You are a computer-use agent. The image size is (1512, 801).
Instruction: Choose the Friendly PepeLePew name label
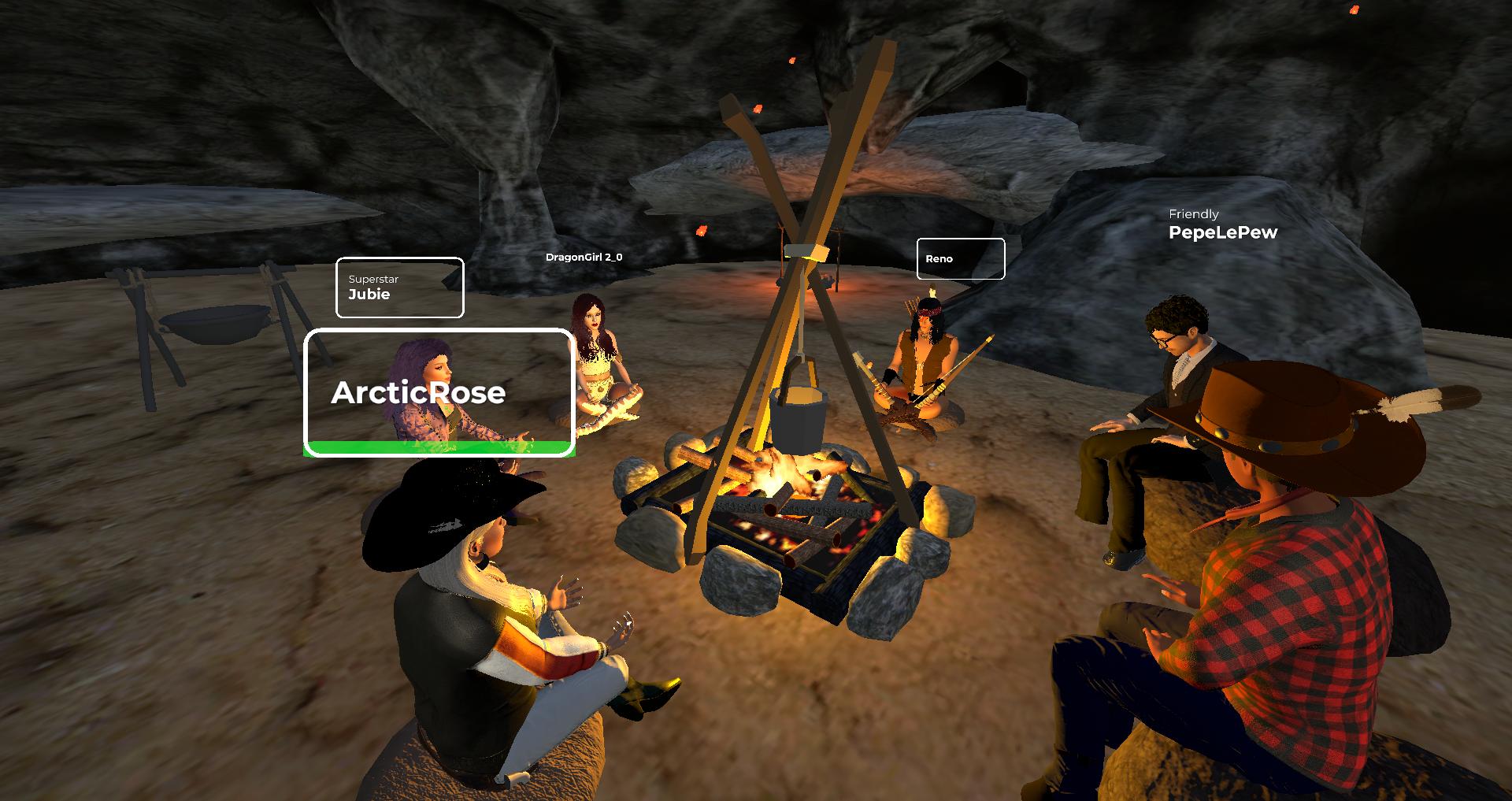1222,225
